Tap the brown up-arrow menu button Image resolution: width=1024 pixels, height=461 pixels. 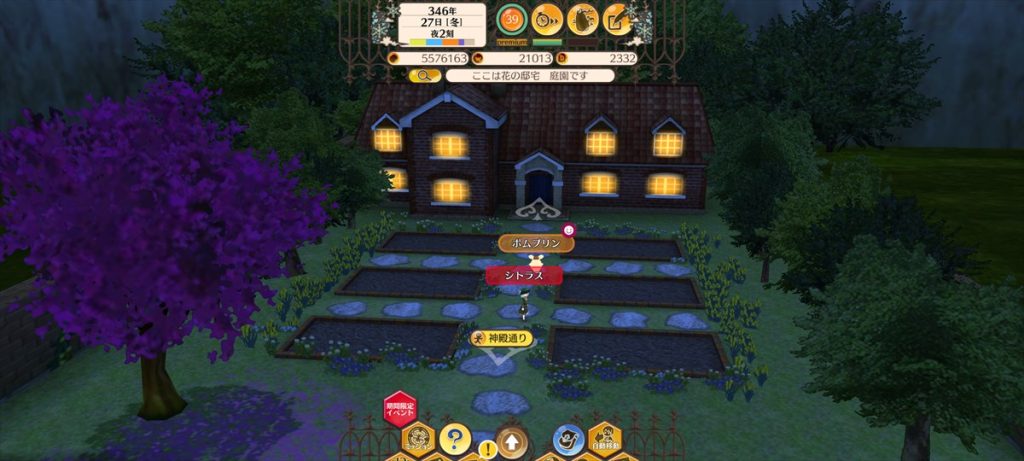(513, 439)
